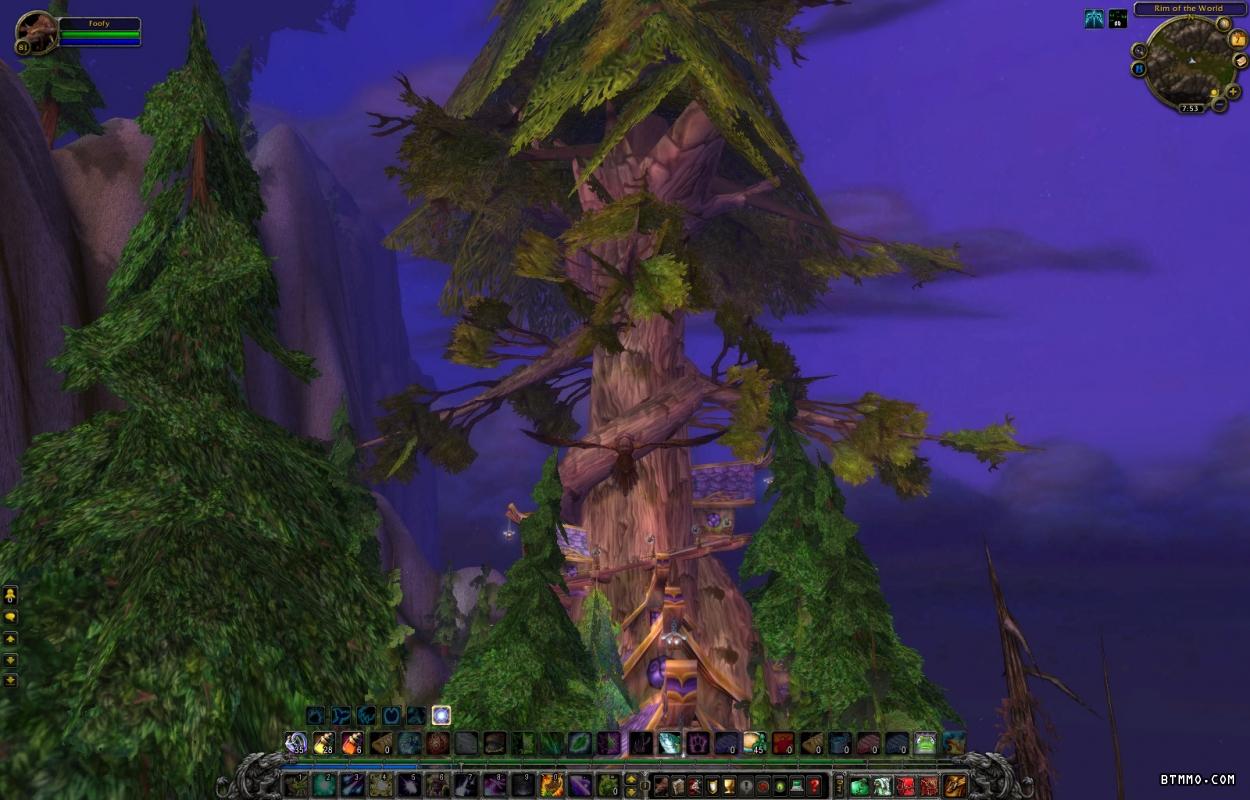
Task: Open the red question mark help button
Action: coord(816,785)
